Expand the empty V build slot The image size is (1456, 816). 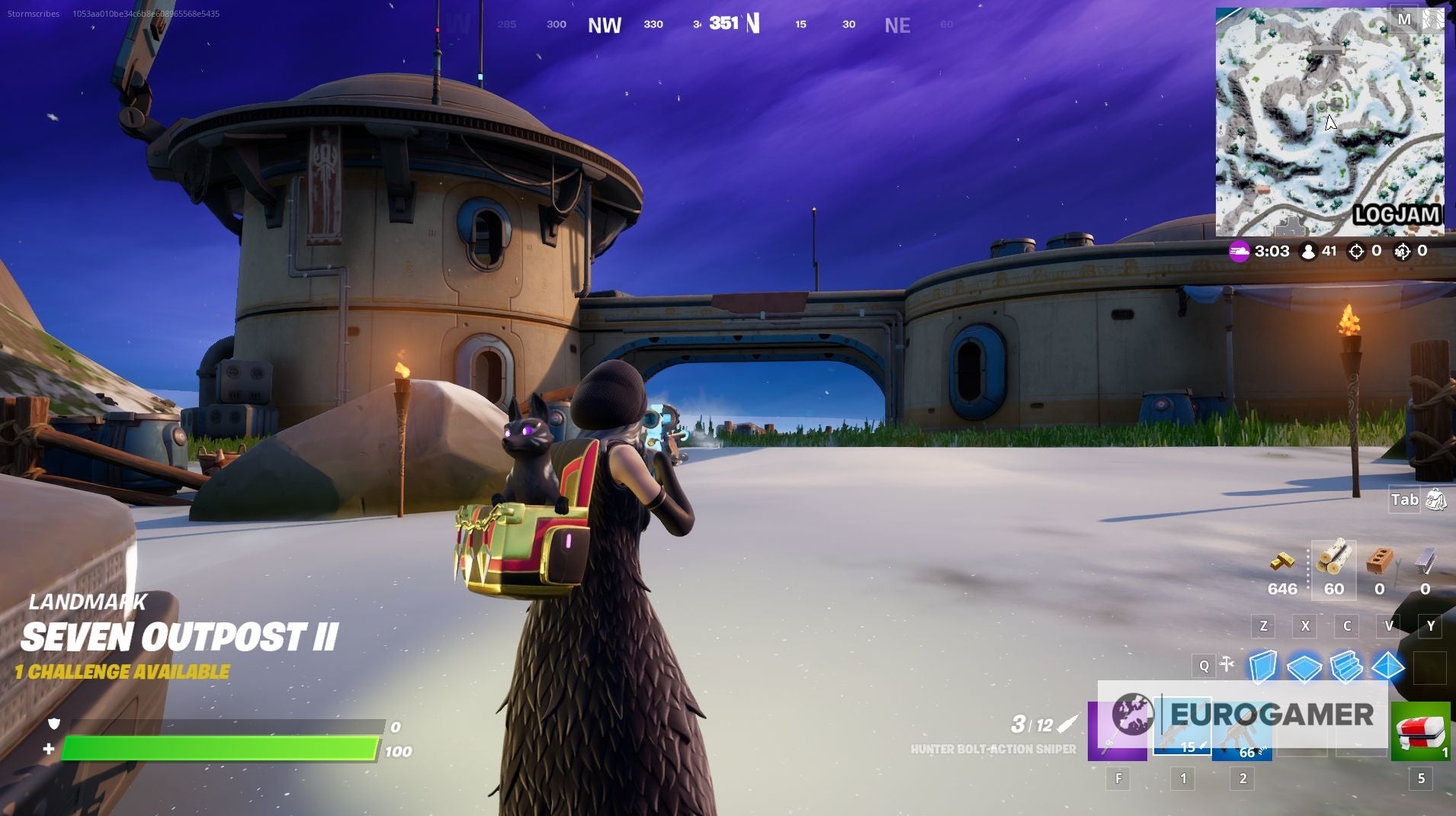(1389, 625)
